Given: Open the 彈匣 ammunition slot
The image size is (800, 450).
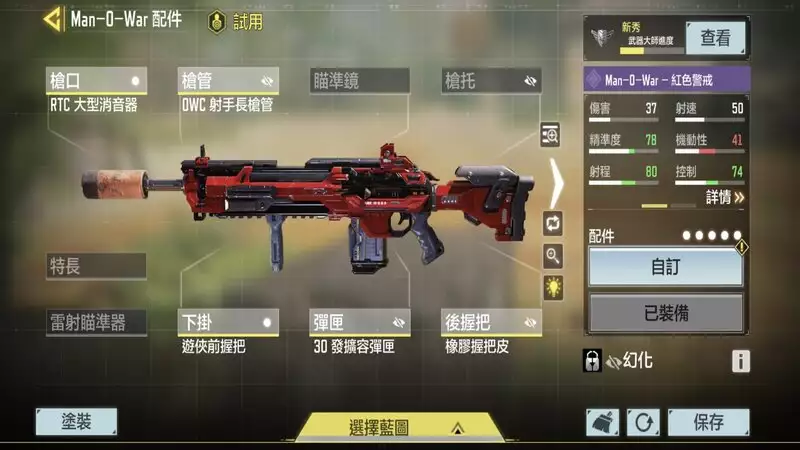Looking at the screenshot, I should 360,322.
